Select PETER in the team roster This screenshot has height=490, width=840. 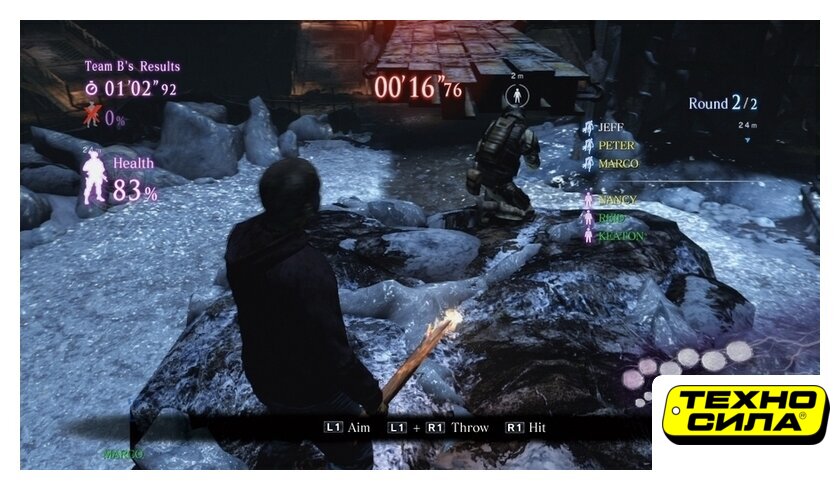pyautogui.click(x=616, y=146)
